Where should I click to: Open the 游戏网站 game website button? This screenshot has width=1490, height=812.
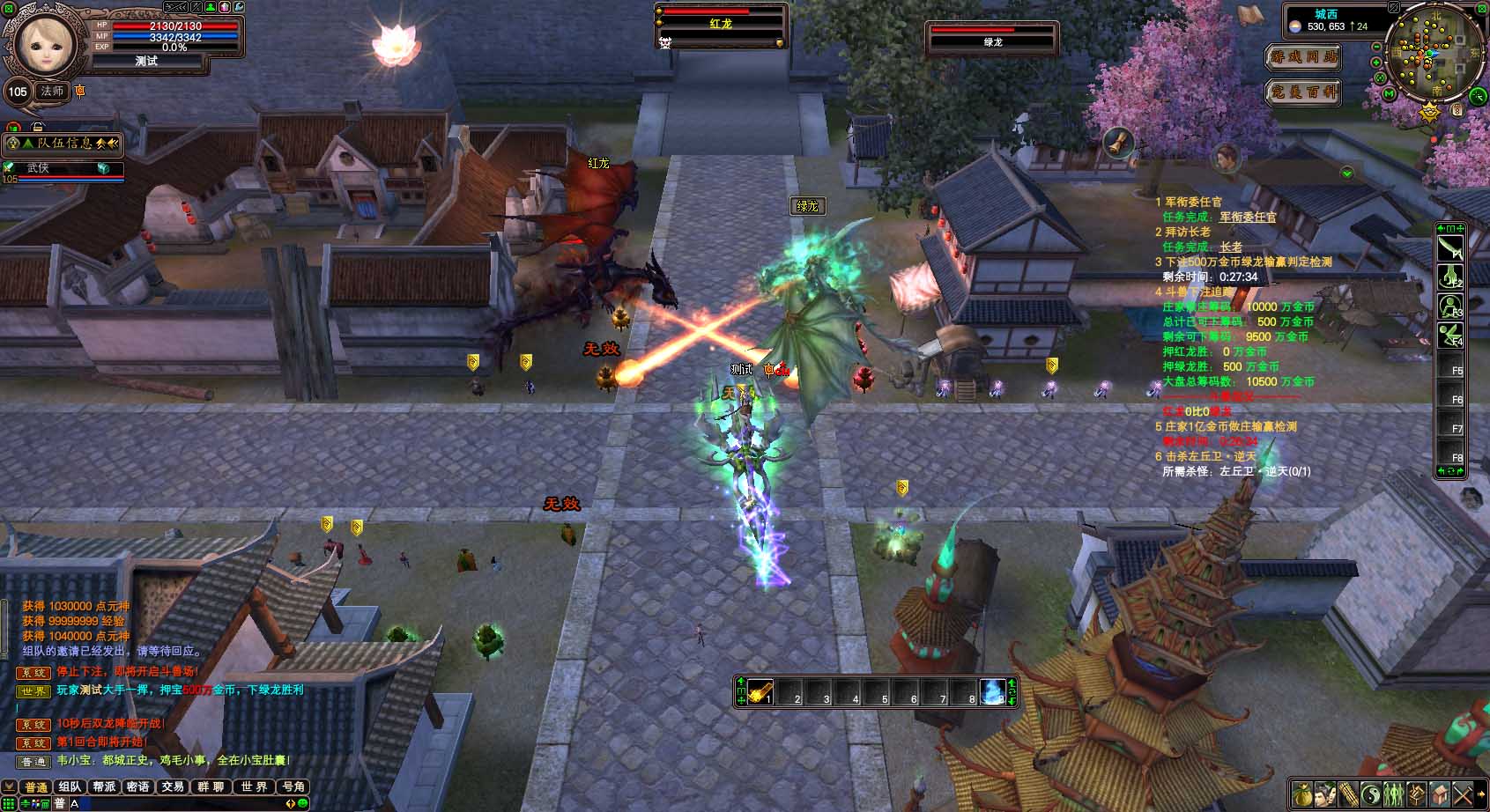[x=1303, y=57]
